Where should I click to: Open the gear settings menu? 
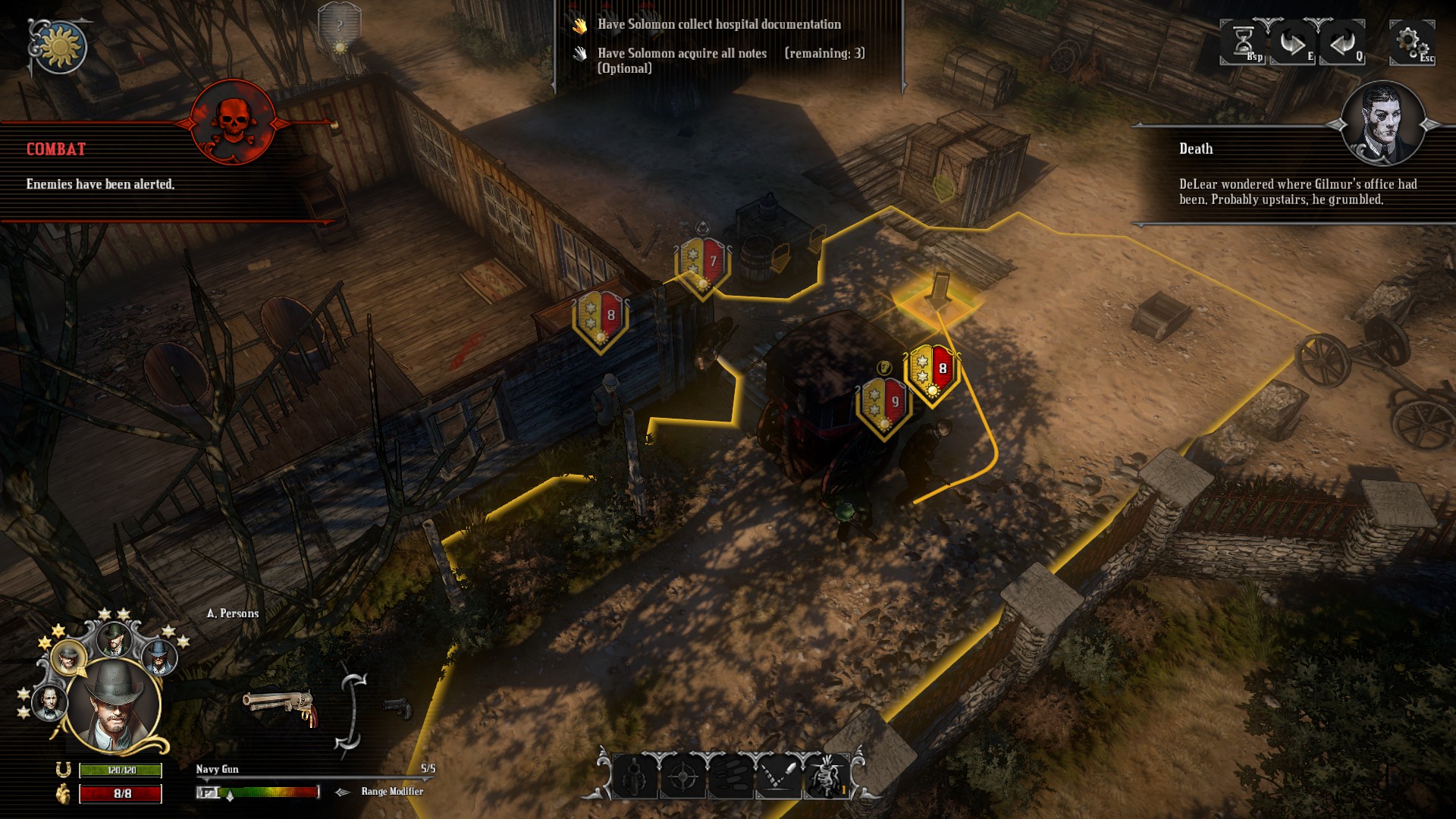point(1410,42)
